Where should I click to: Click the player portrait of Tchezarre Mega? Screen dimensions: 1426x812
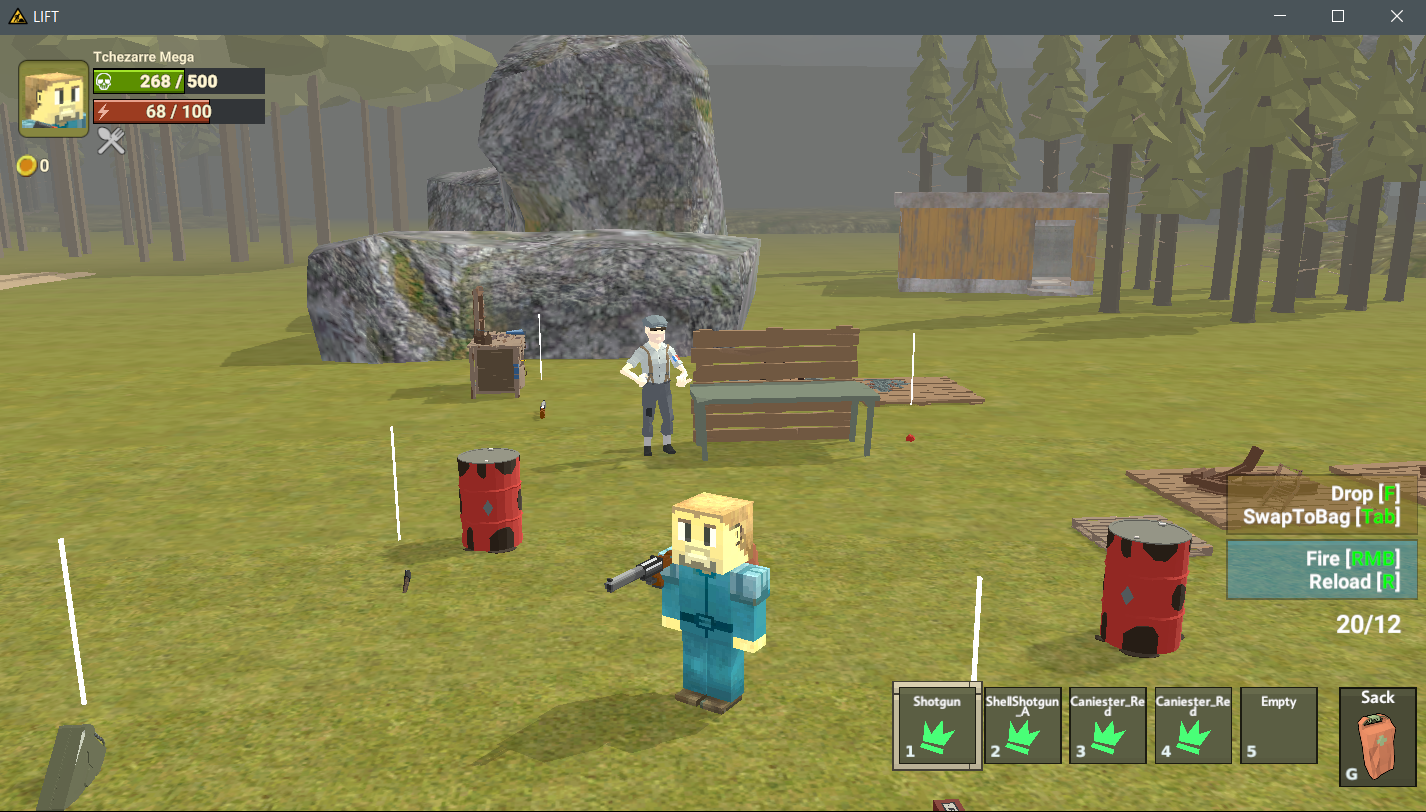[x=53, y=99]
